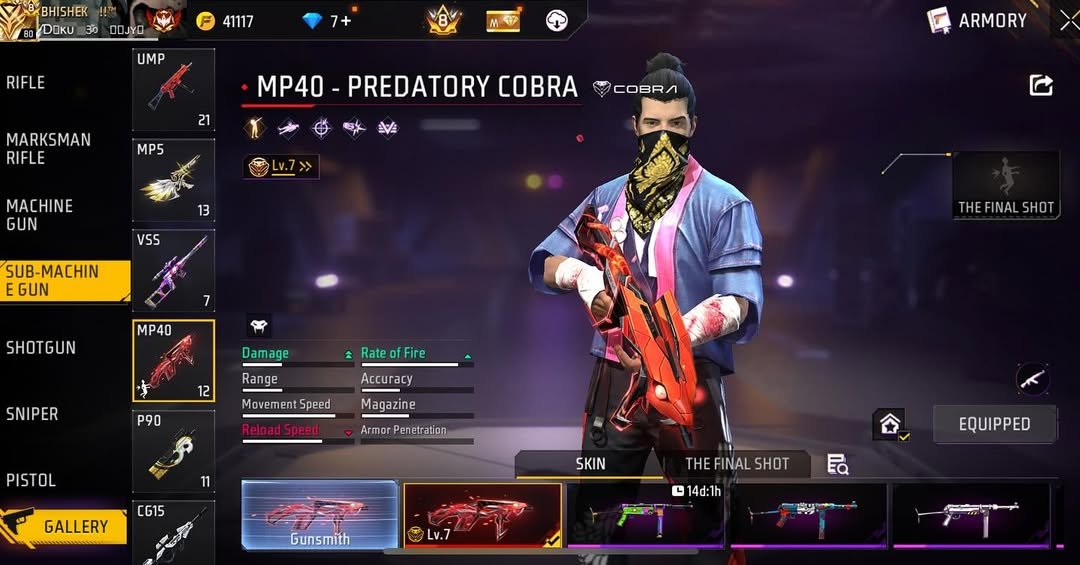Viewport: 1080px width, 565px height.
Task: Choose the Shotgun category
Action: pyautogui.click(x=41, y=348)
